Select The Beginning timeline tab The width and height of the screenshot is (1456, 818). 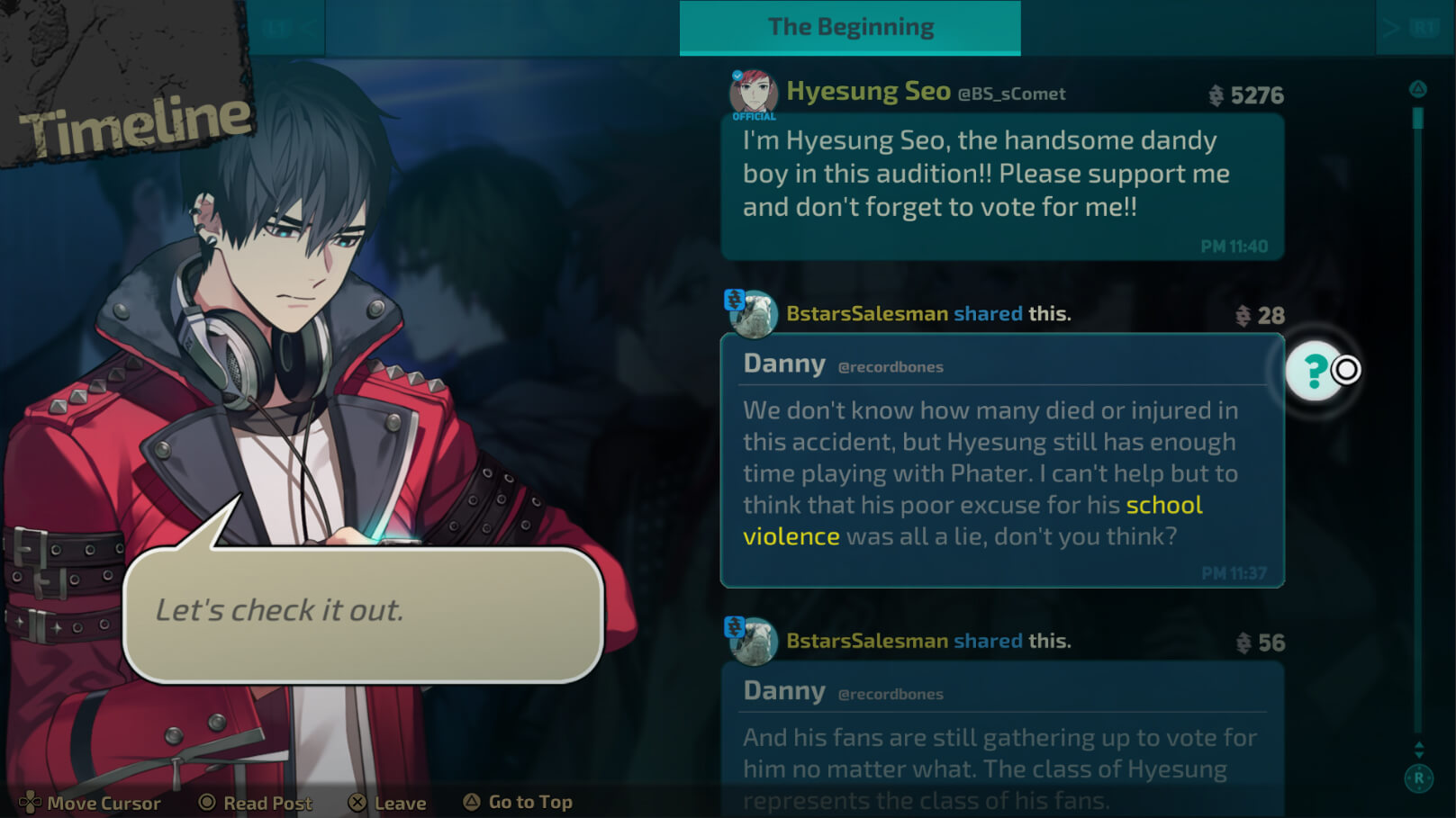[850, 28]
